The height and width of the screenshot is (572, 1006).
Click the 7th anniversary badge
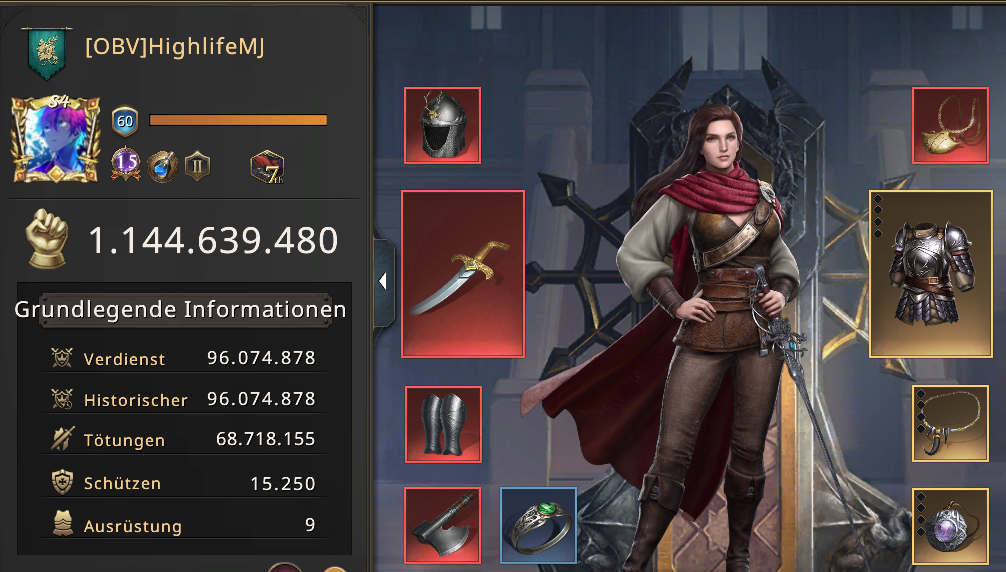click(268, 166)
